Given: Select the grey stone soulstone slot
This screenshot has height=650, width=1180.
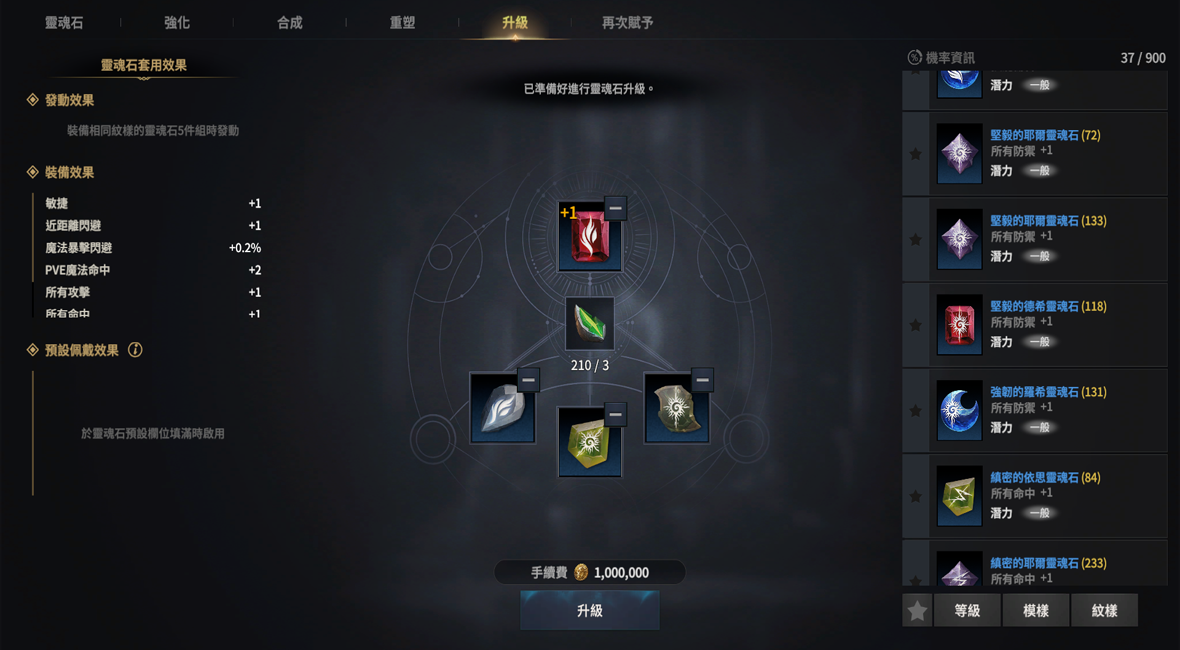Looking at the screenshot, I should (x=675, y=410).
